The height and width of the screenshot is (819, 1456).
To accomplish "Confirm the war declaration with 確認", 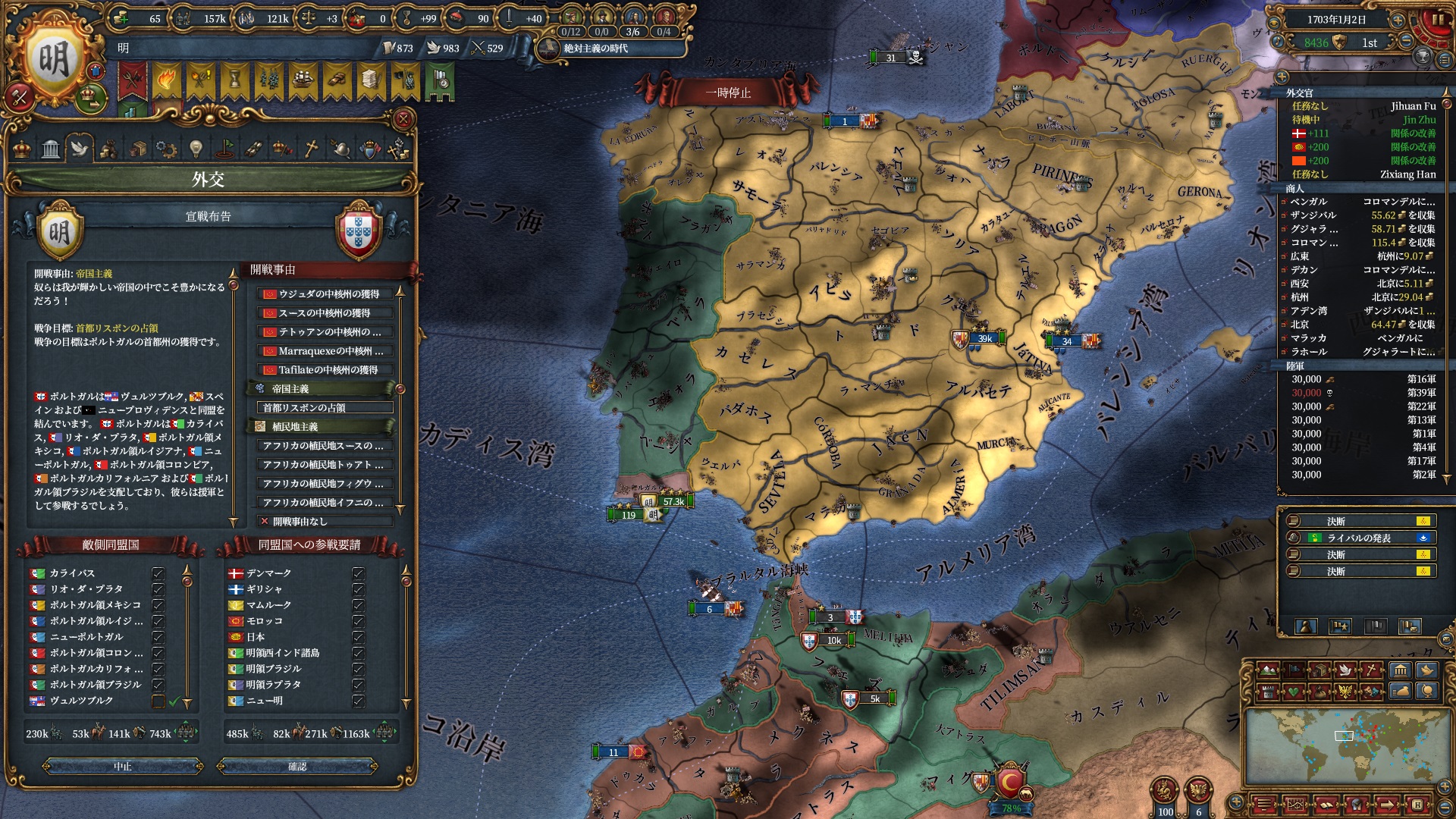I will point(297,767).
